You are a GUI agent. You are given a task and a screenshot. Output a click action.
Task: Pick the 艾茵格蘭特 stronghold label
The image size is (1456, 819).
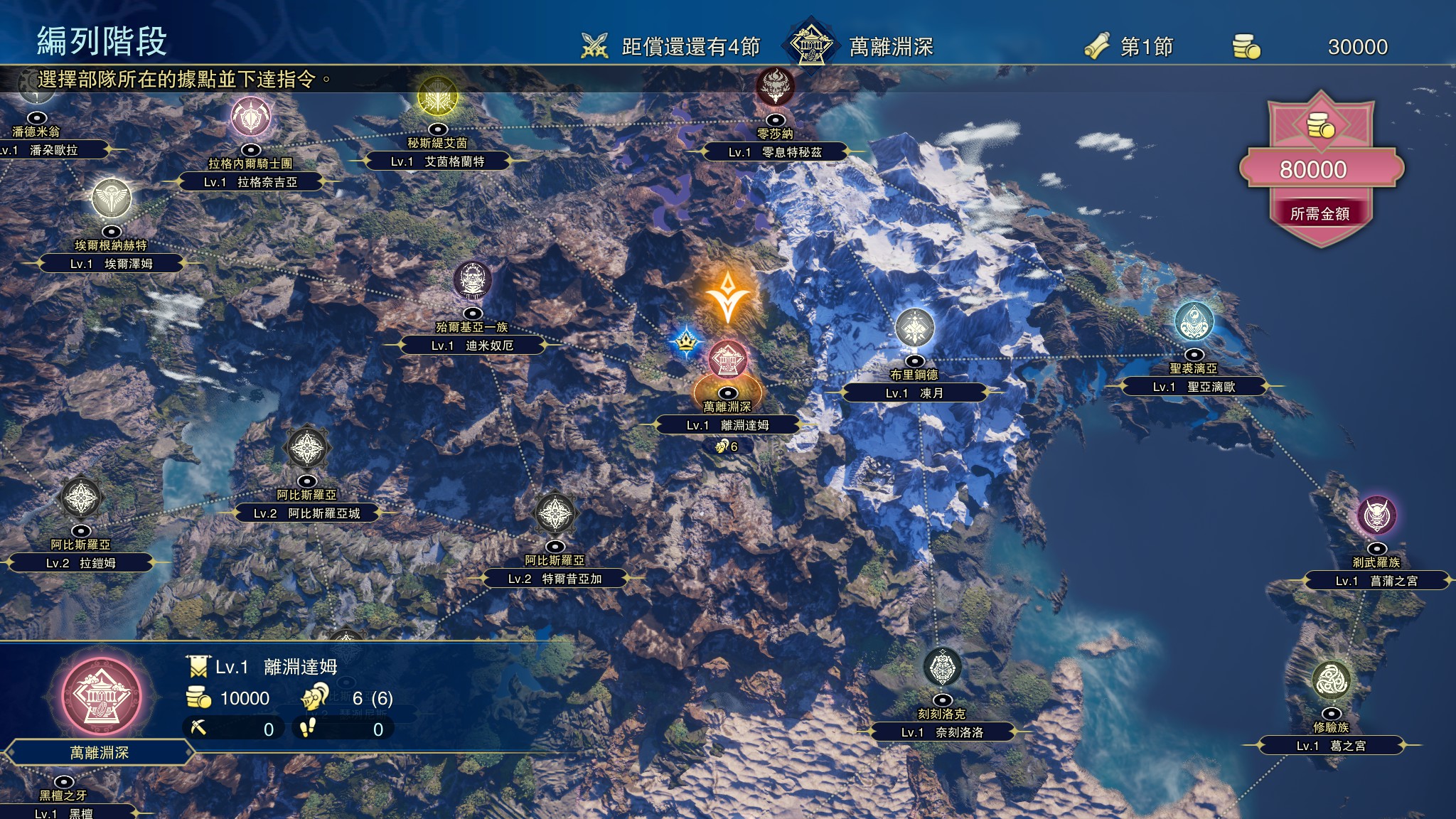point(437,161)
